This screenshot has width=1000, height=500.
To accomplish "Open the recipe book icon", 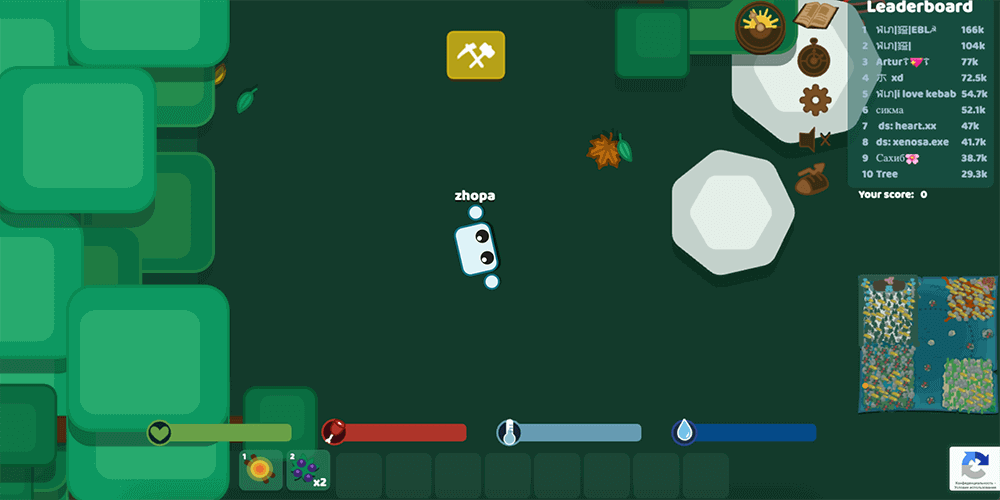I will click(816, 16).
